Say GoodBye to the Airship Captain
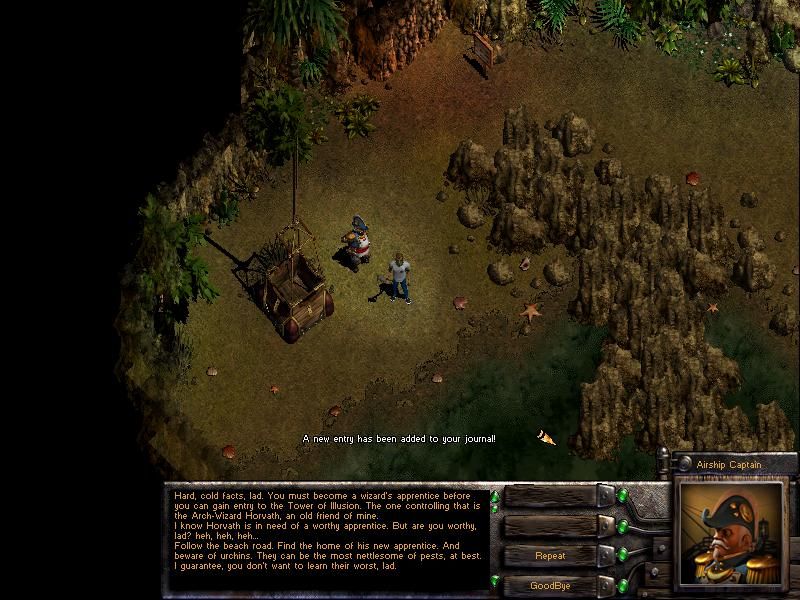800x600 pixels. pyautogui.click(x=550, y=585)
